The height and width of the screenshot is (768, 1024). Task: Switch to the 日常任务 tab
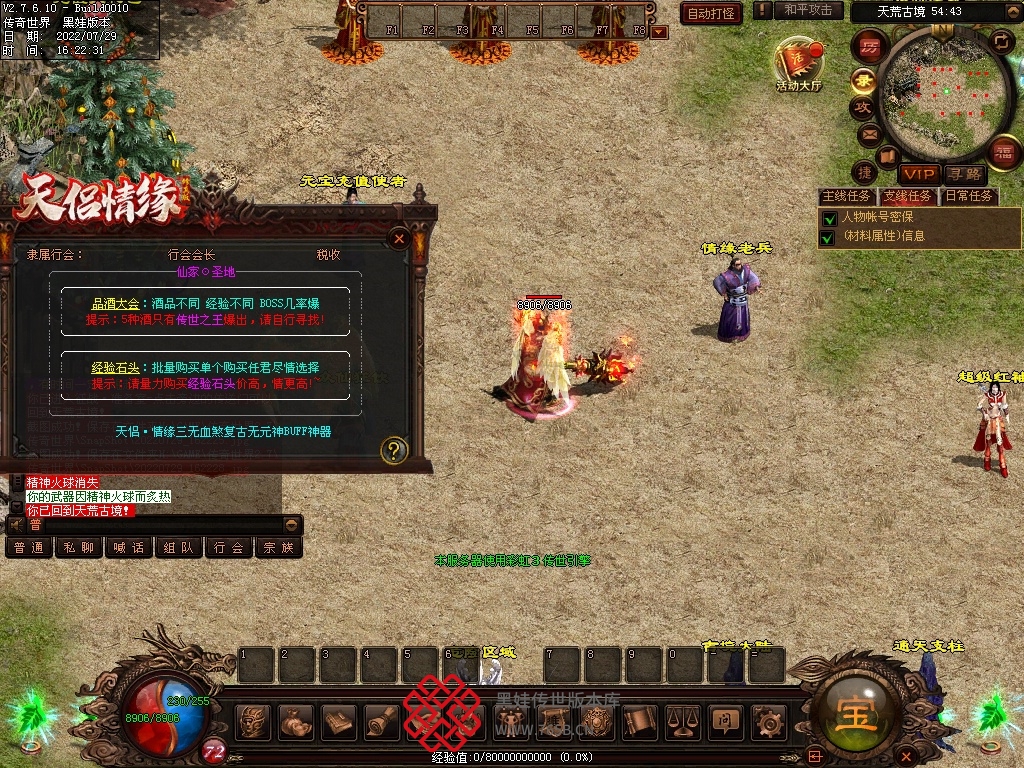click(x=969, y=196)
